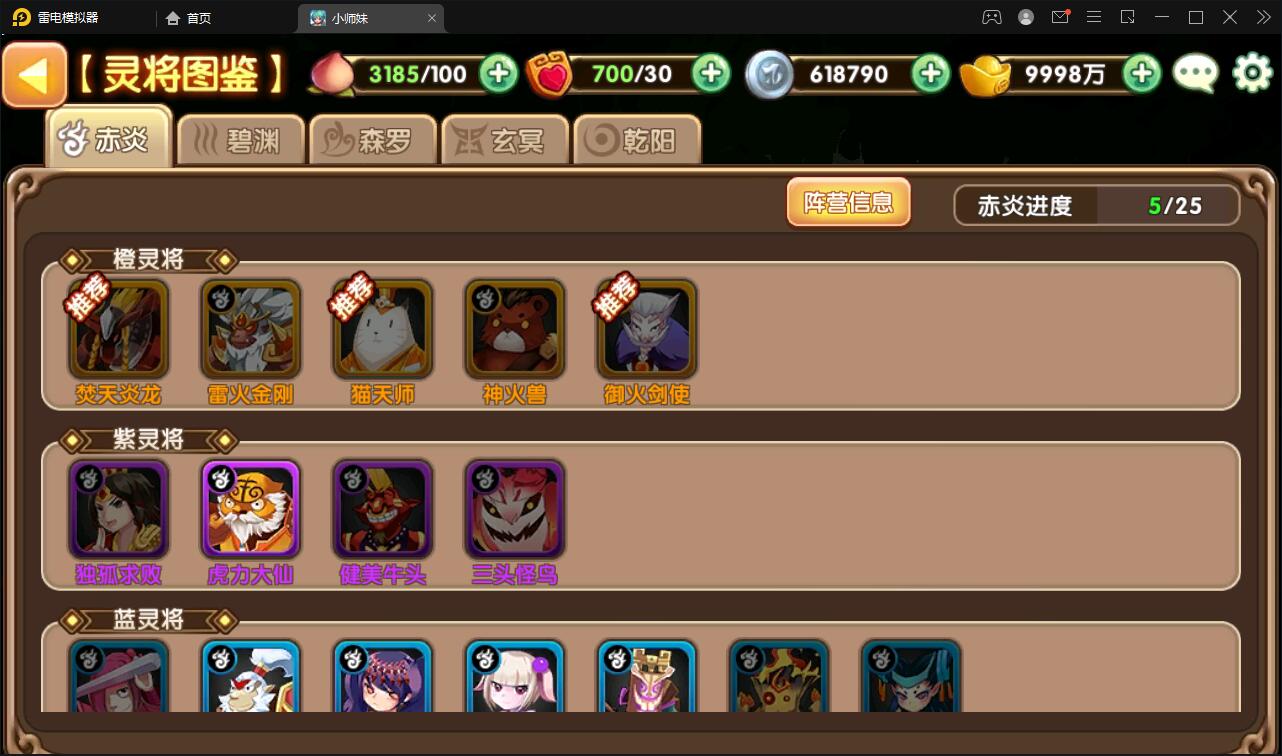1282x756 pixels.
Task: View the 雷火金刚 spirit general
Action: coord(250,330)
